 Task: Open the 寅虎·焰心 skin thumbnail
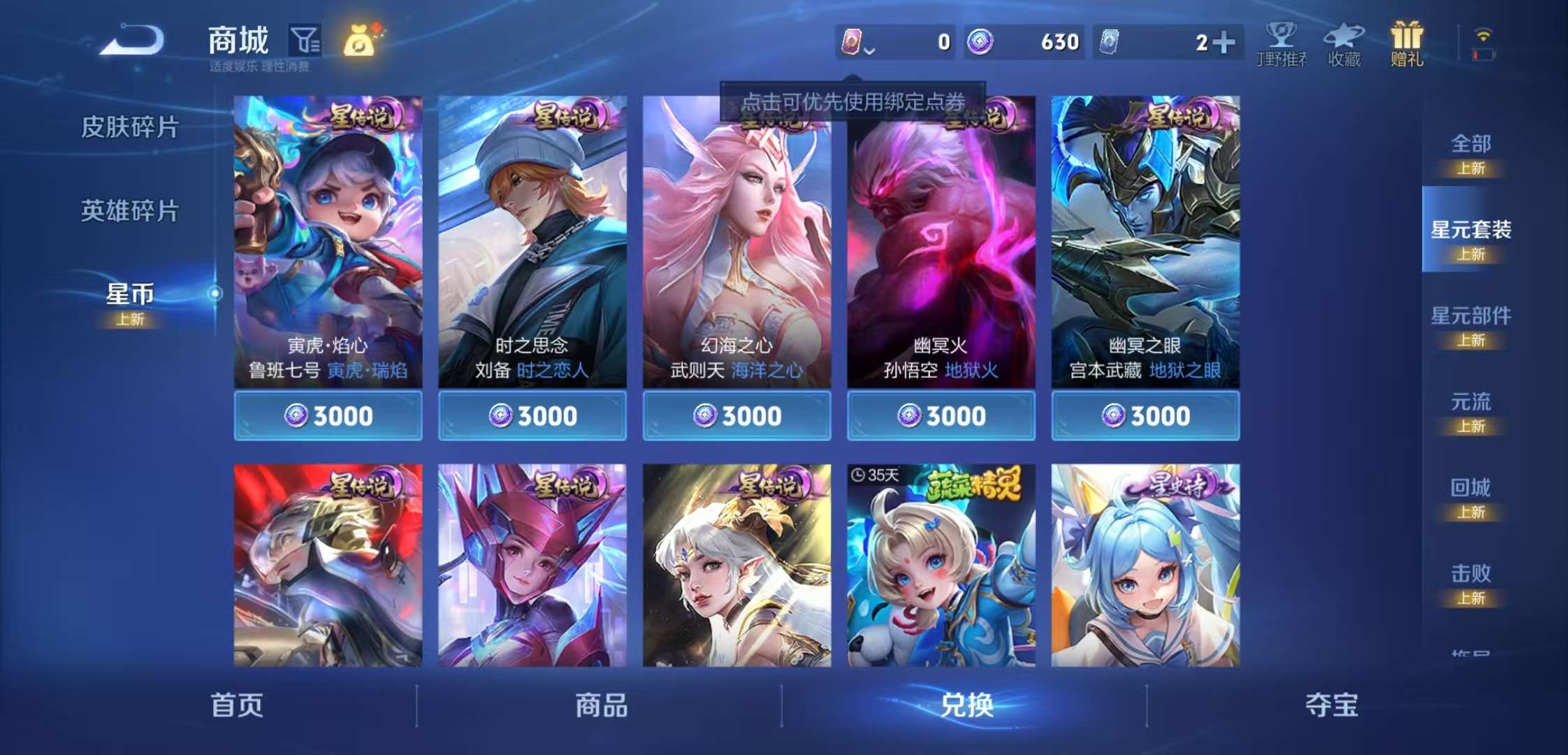pos(328,231)
